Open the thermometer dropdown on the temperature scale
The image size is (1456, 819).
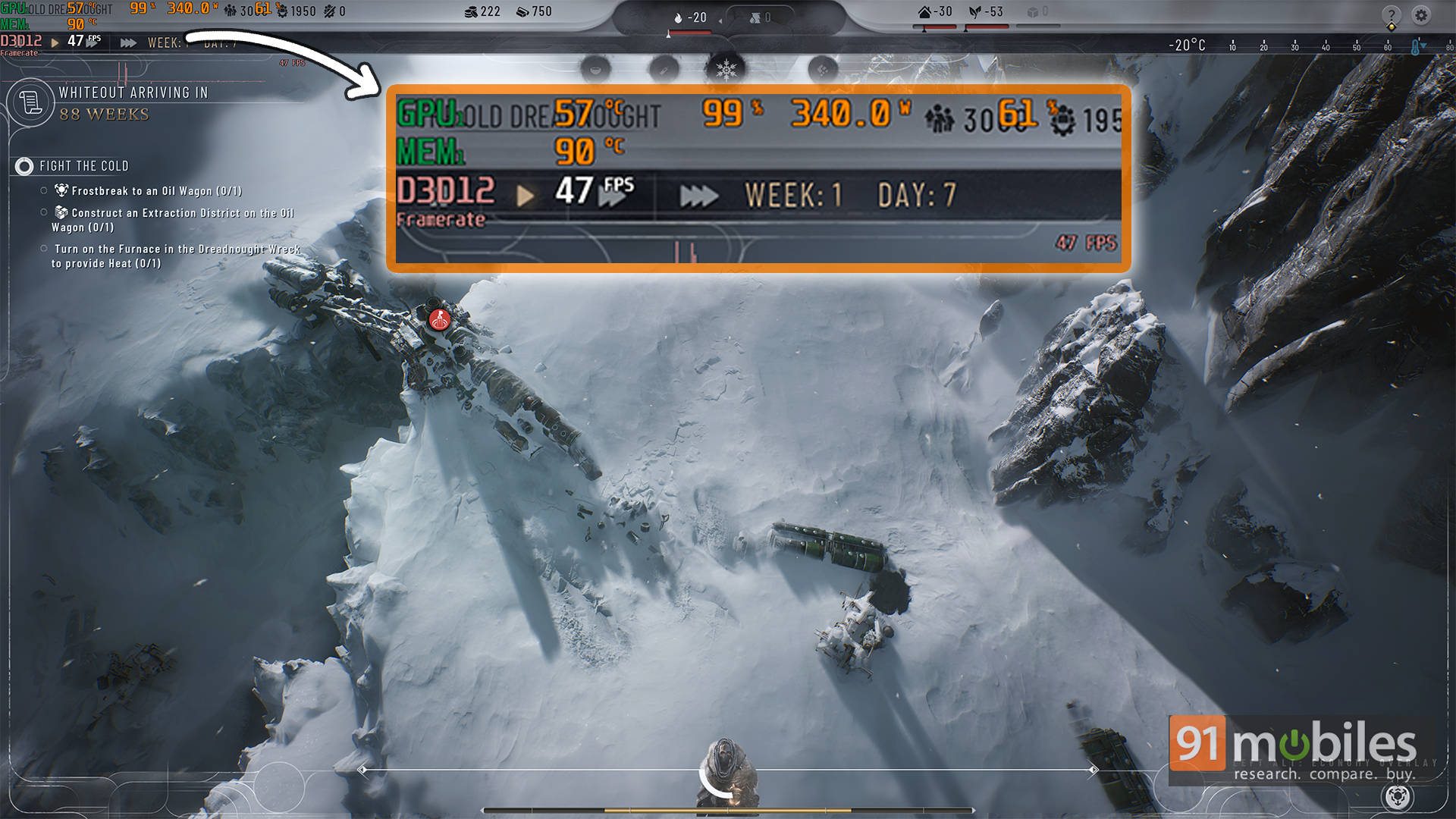coord(1419,45)
